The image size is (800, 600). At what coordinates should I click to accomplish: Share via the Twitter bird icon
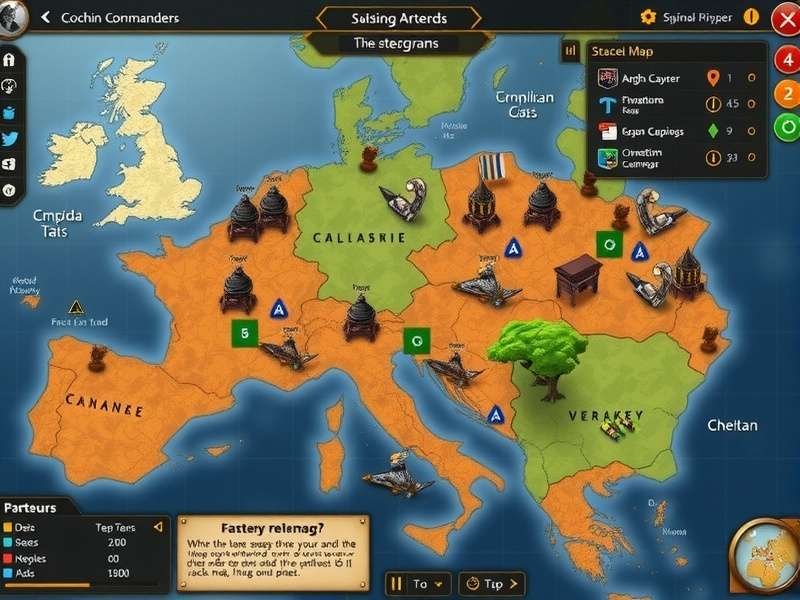click(x=10, y=139)
